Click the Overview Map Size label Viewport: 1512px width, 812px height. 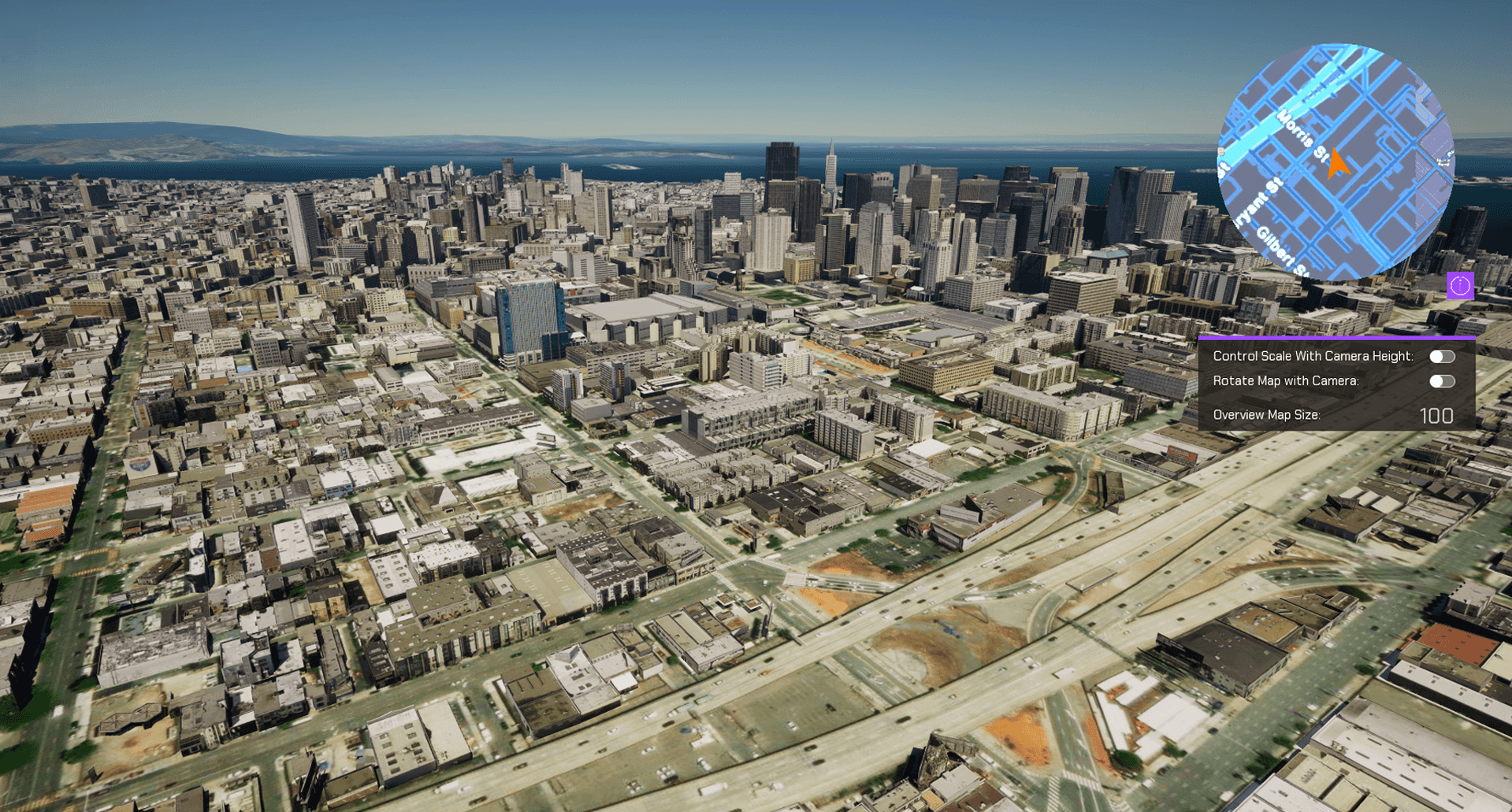pyautogui.click(x=1266, y=414)
